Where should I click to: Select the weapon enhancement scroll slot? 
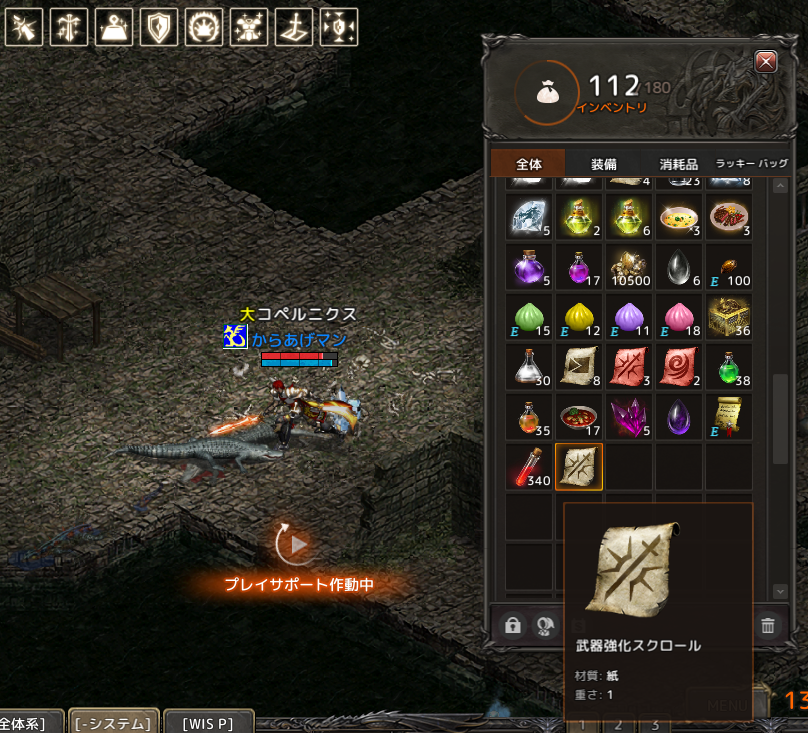[579, 467]
